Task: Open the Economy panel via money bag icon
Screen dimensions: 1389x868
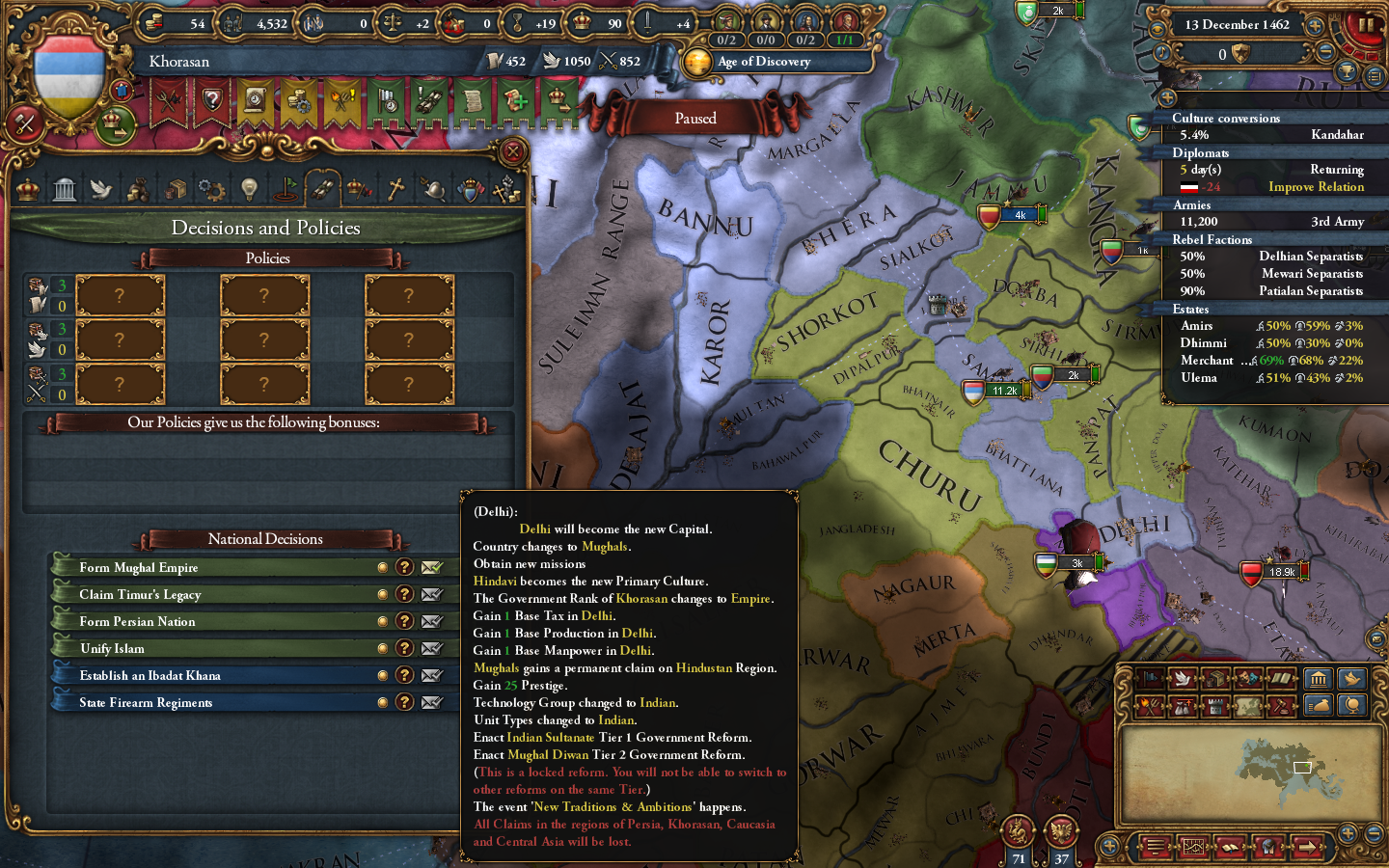Action: pyautogui.click(x=138, y=188)
